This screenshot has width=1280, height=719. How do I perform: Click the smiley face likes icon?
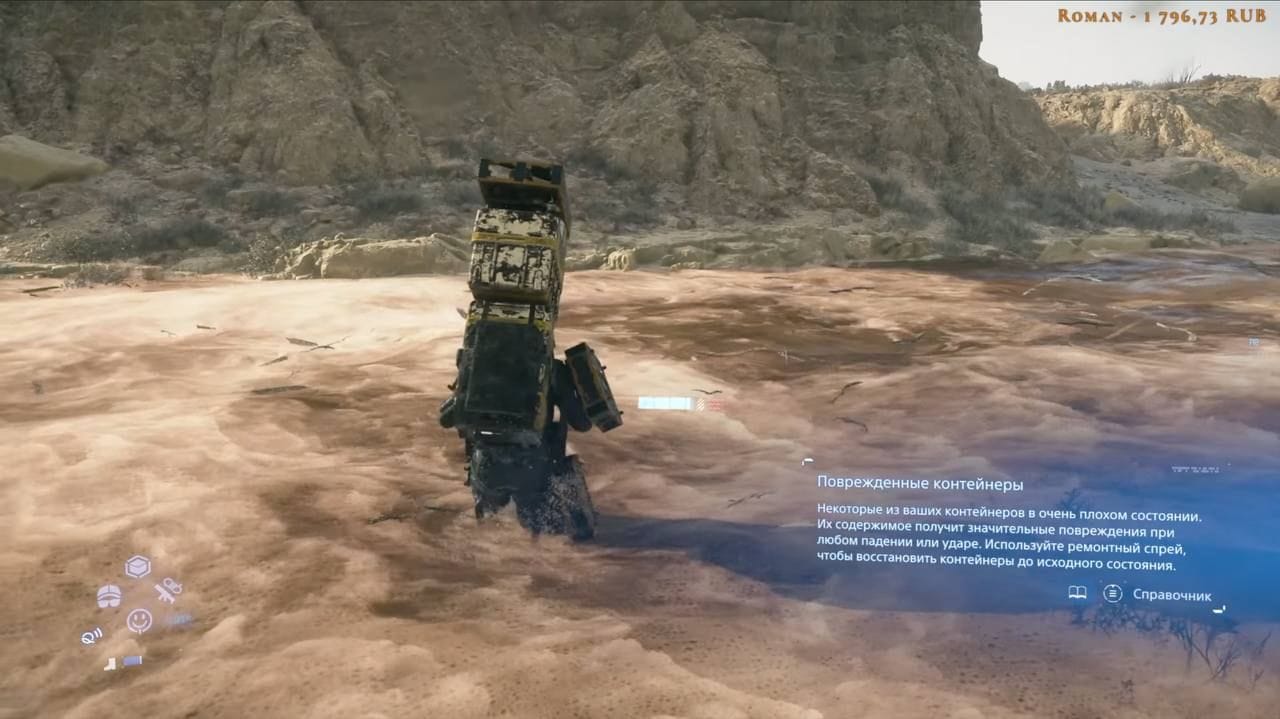pos(139,621)
